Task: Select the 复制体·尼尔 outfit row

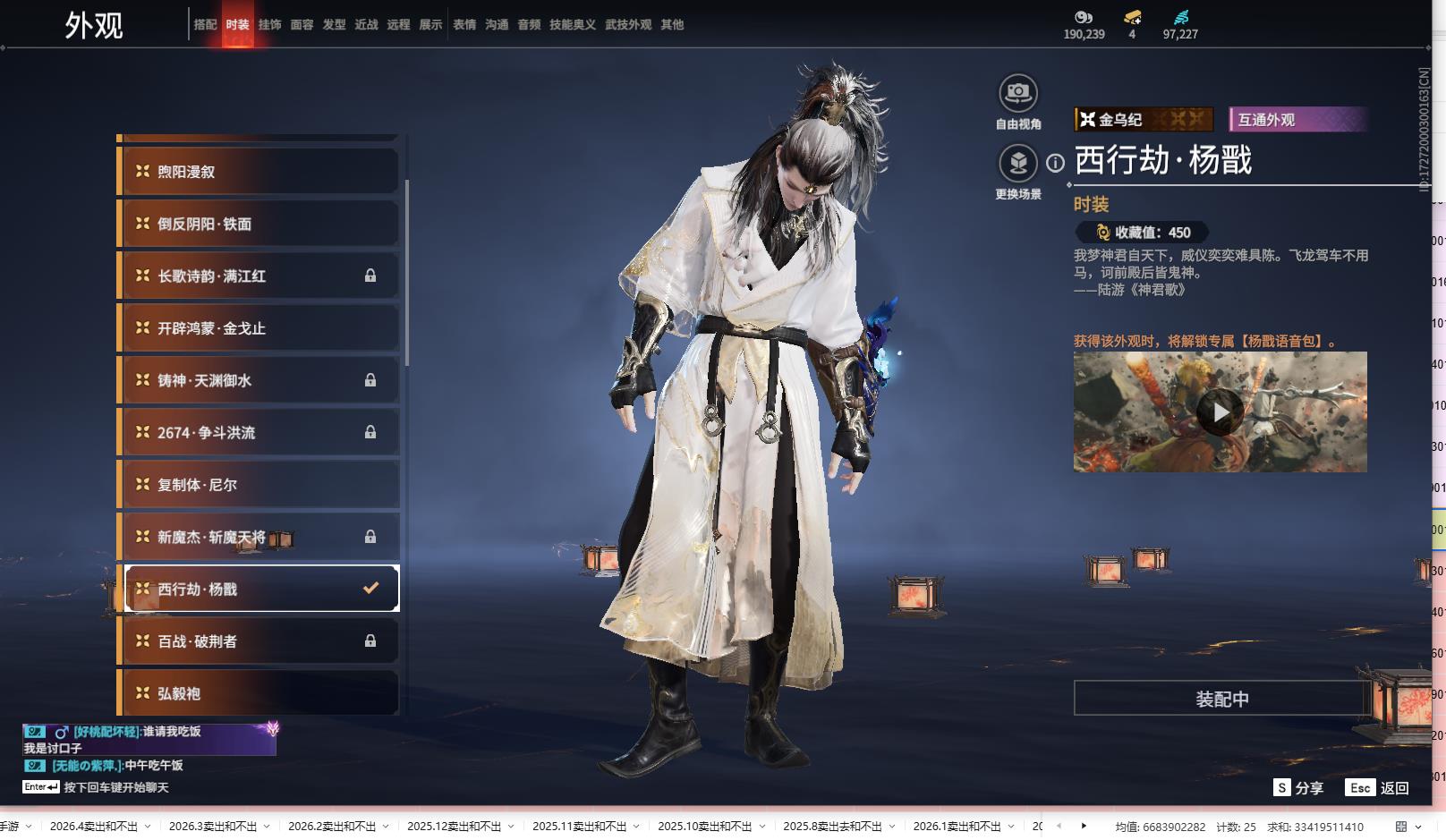Action: pyautogui.click(x=259, y=485)
